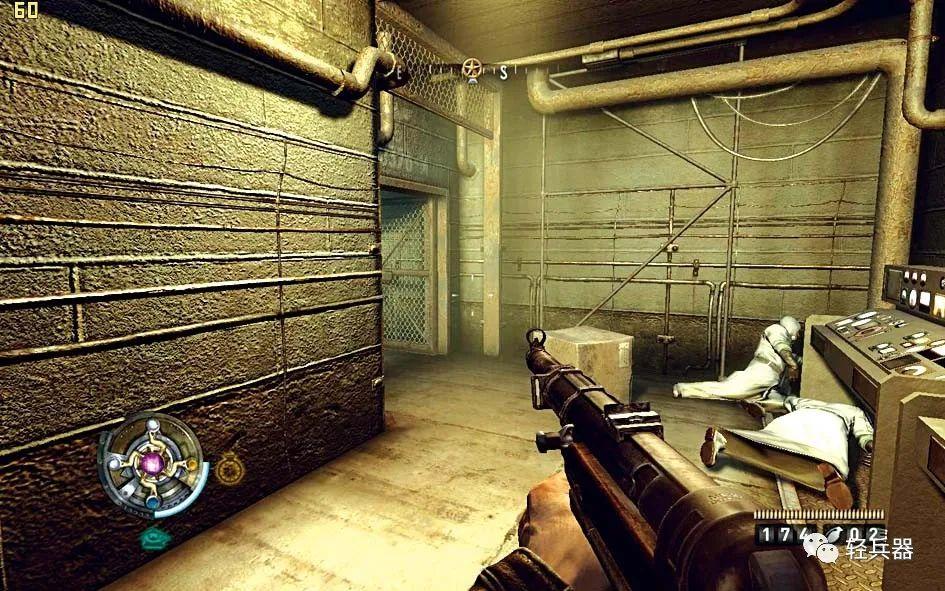Select the gold star objective marker on the compass
This screenshot has height=591, width=945.
[x=472, y=70]
